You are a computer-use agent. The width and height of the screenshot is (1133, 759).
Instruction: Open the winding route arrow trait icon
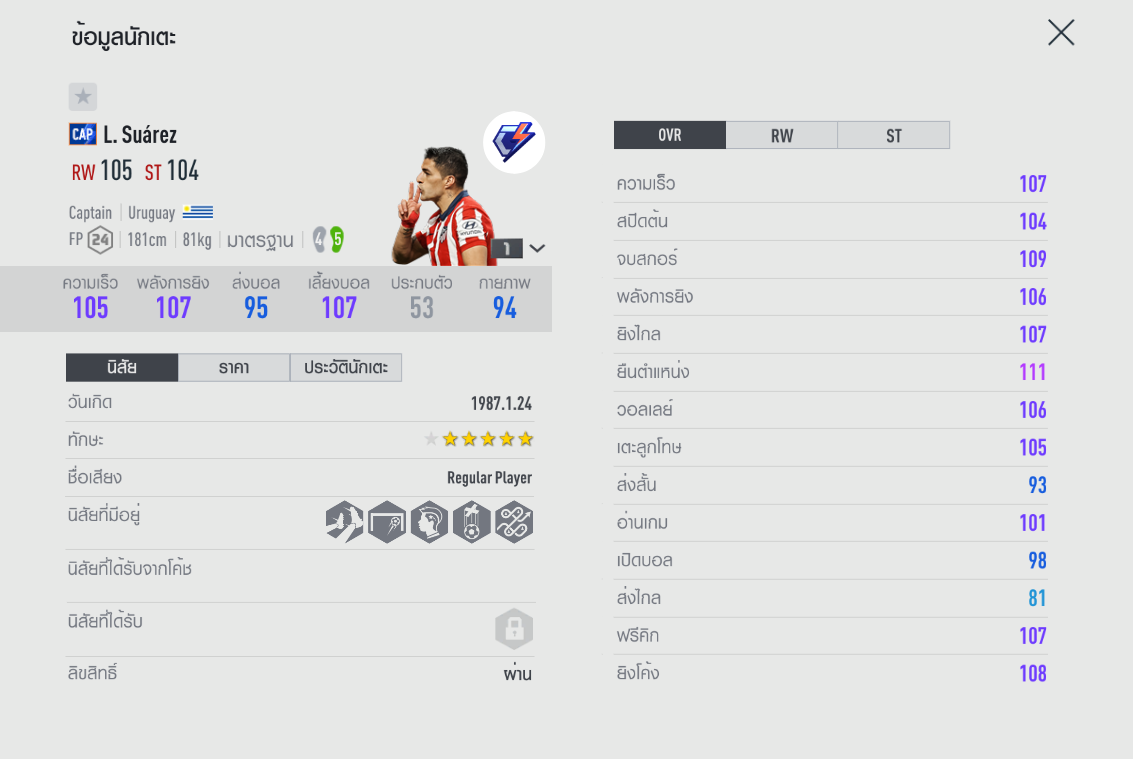pyautogui.click(x=514, y=522)
